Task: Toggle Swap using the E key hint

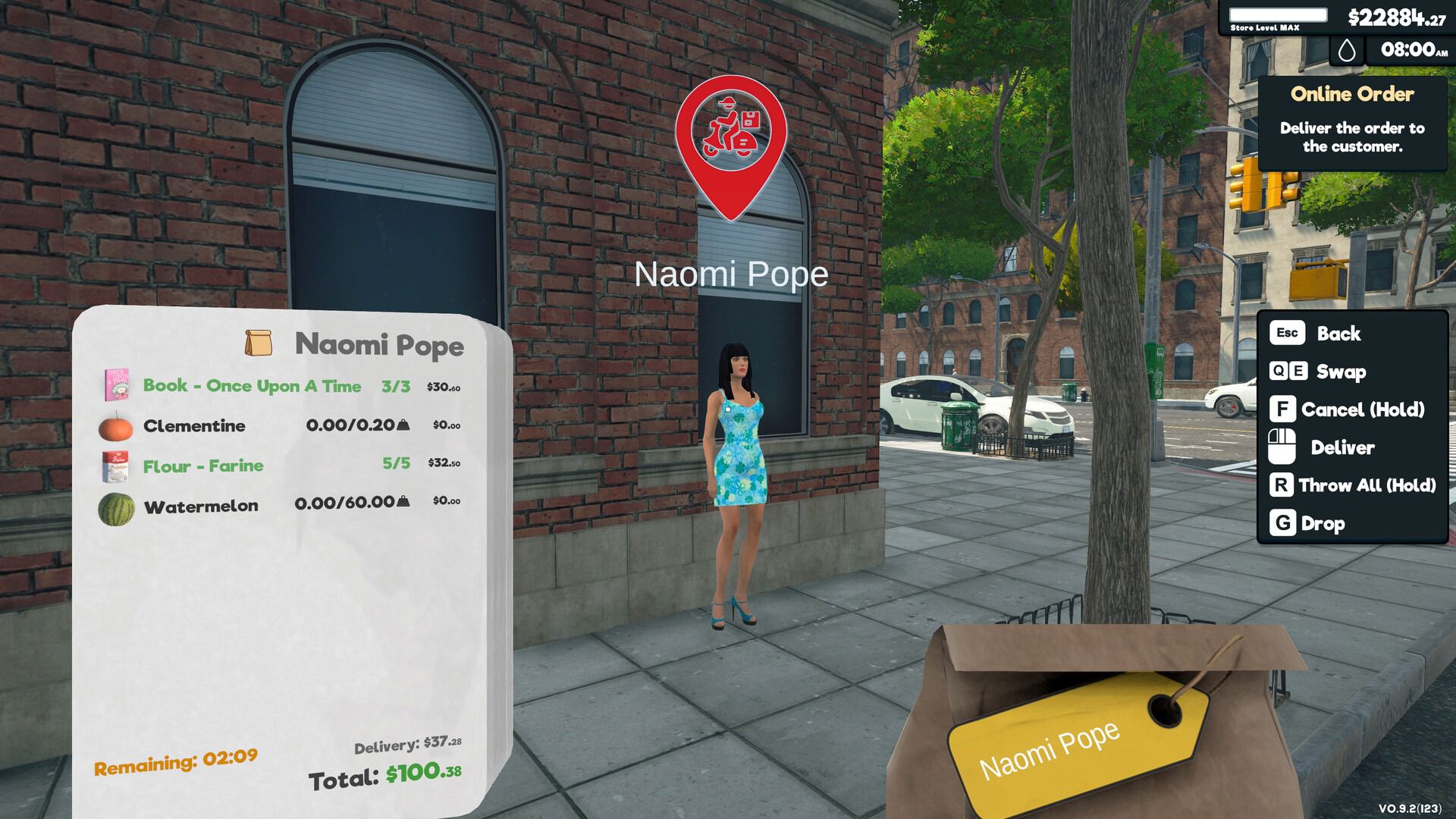Action: (1298, 372)
